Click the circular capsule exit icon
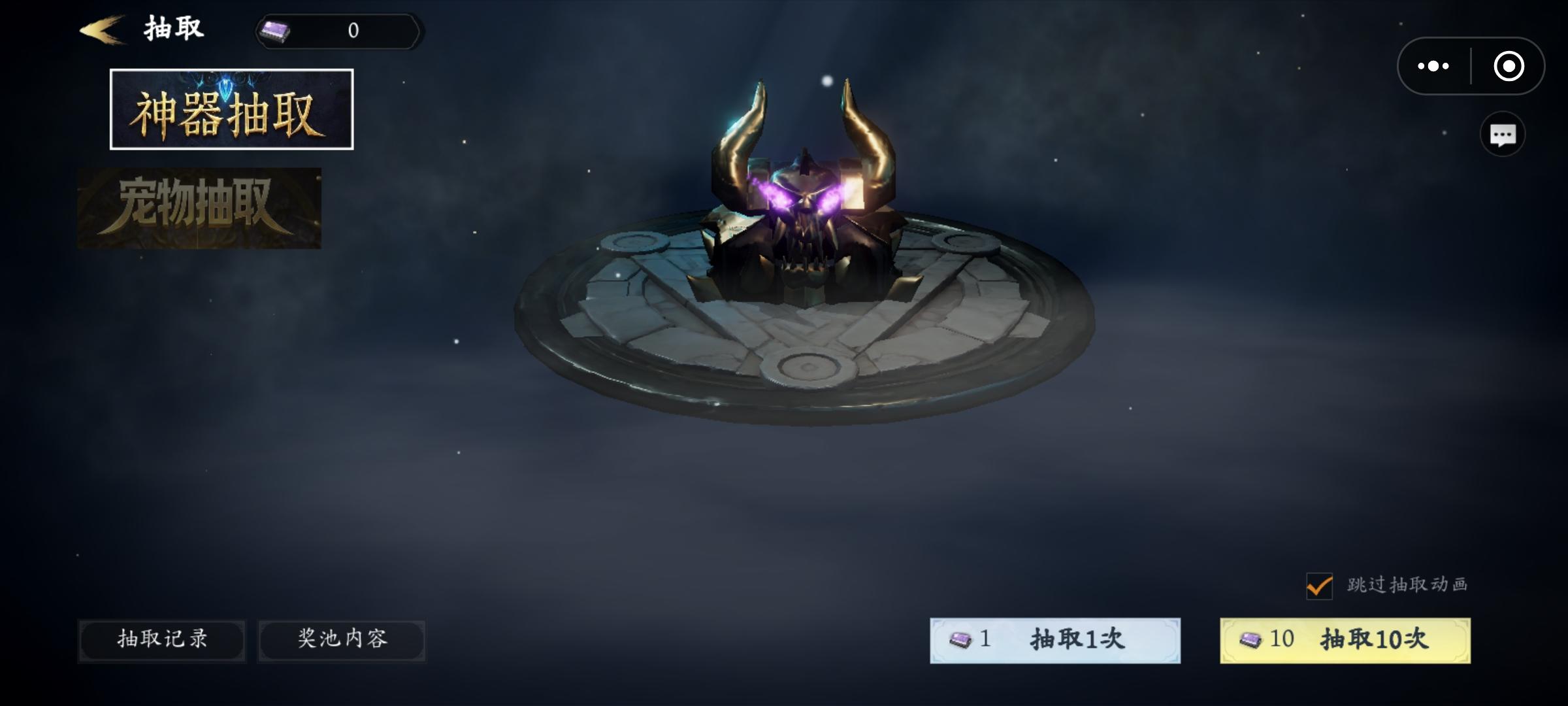The image size is (1568, 706). [x=1509, y=65]
